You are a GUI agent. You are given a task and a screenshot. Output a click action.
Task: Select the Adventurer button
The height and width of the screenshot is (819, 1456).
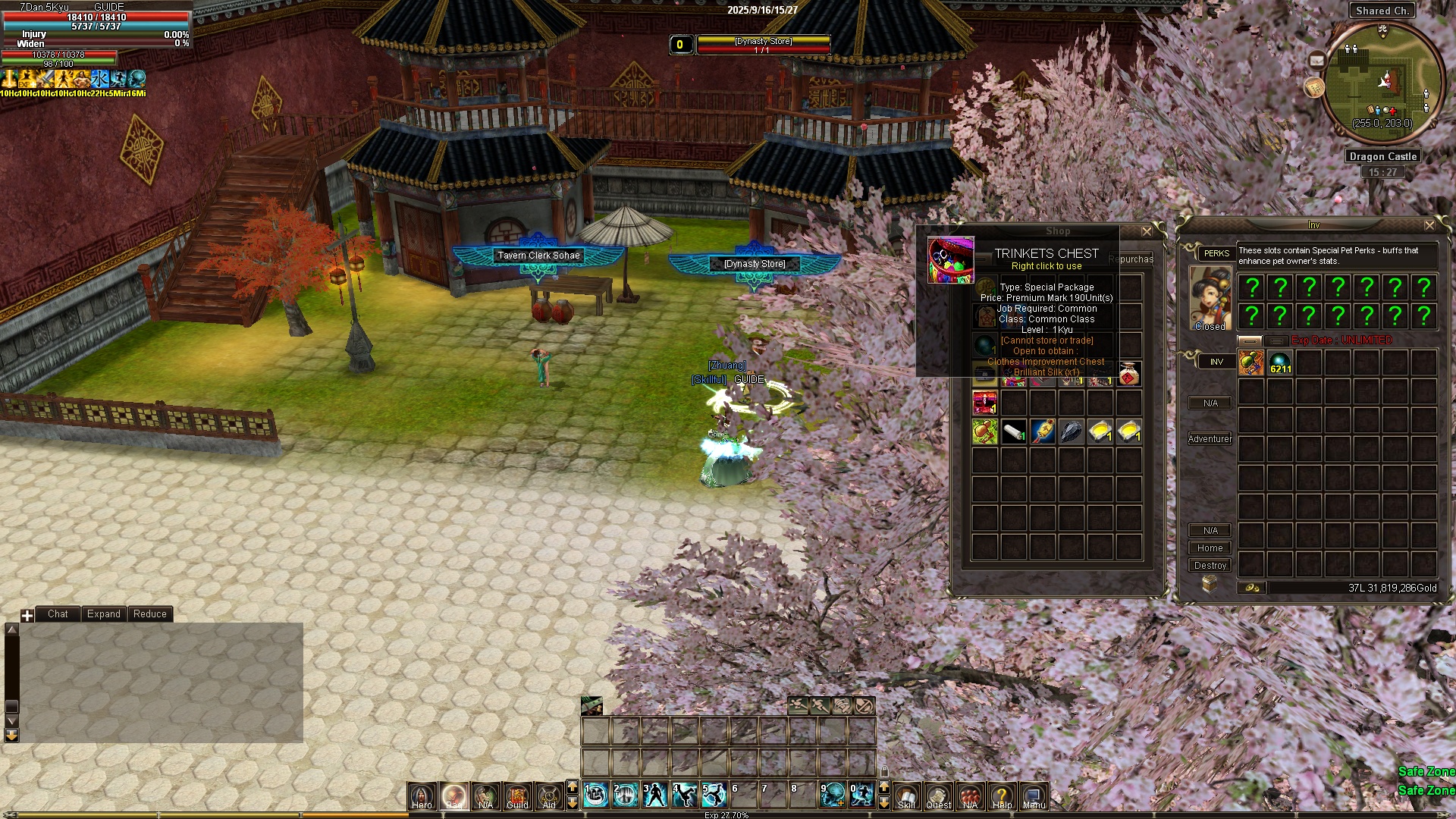tap(1210, 439)
